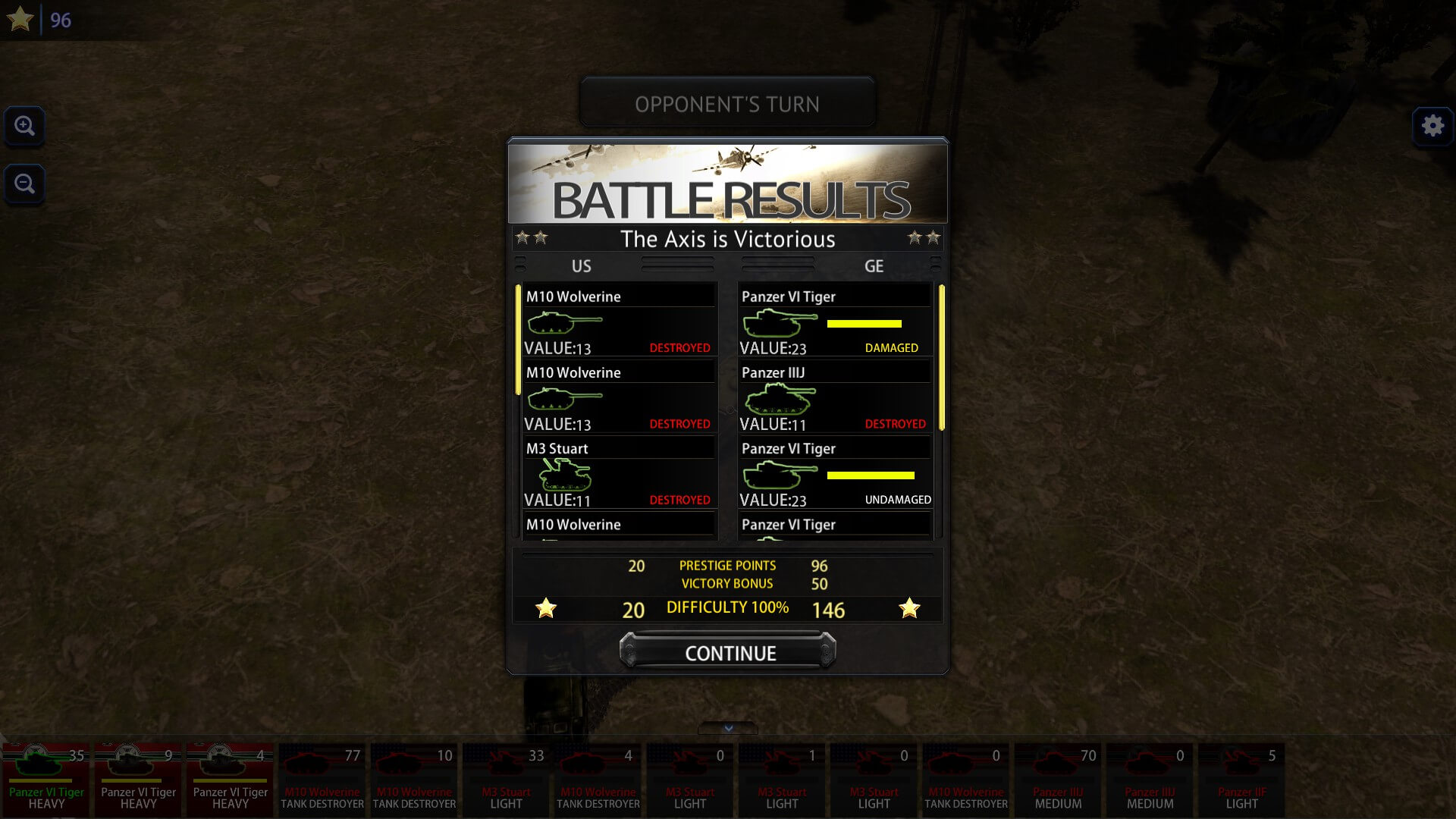This screenshot has height=819, width=1456.
Task: Select the destroyed M3 Stuart result row
Action: click(619, 472)
